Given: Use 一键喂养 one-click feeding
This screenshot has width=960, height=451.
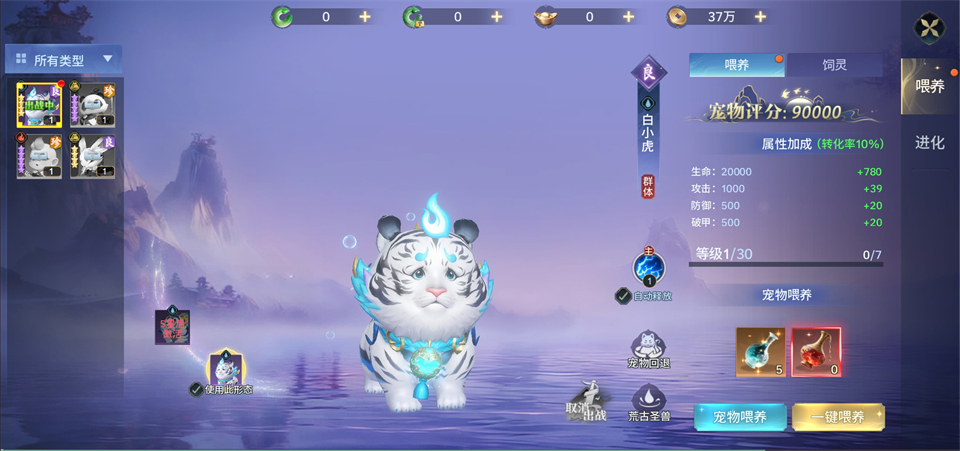Looking at the screenshot, I should click(x=838, y=417).
